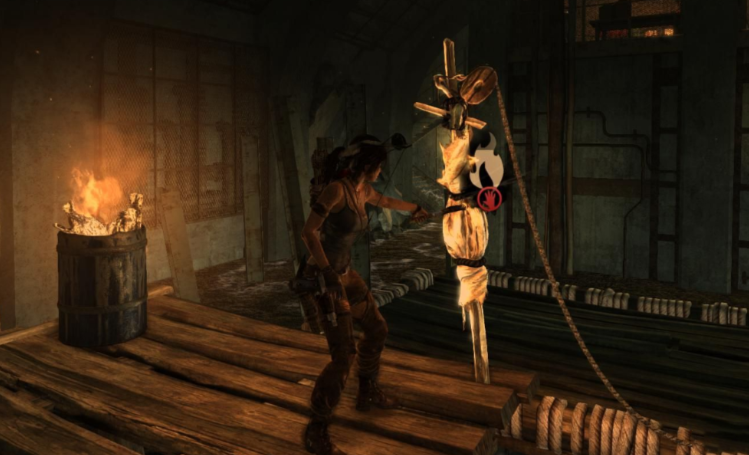
Task: Click the white flame burn icon
Action: [485, 168]
